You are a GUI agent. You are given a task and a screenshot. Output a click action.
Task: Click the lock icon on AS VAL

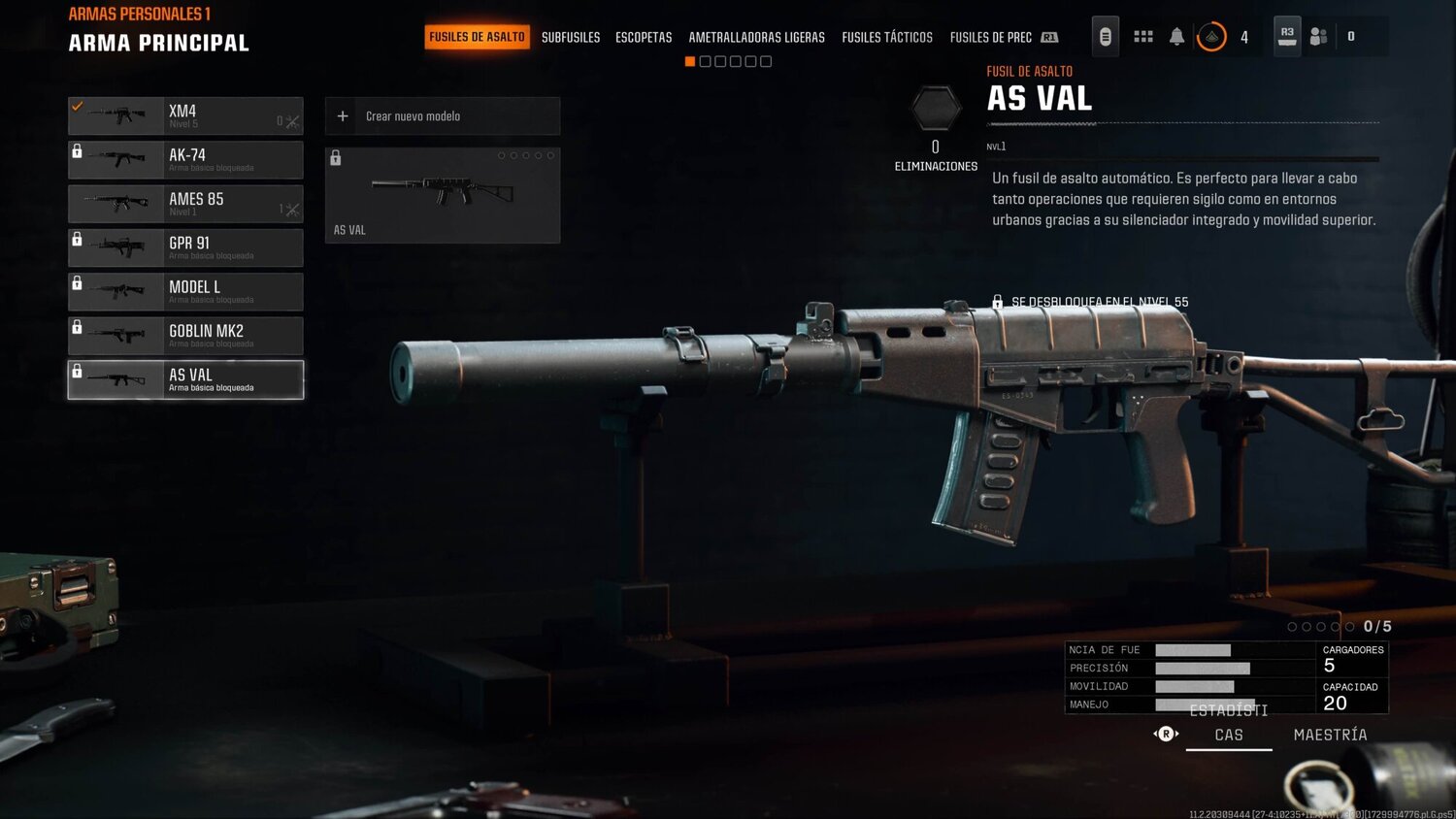pyautogui.click(x=78, y=373)
